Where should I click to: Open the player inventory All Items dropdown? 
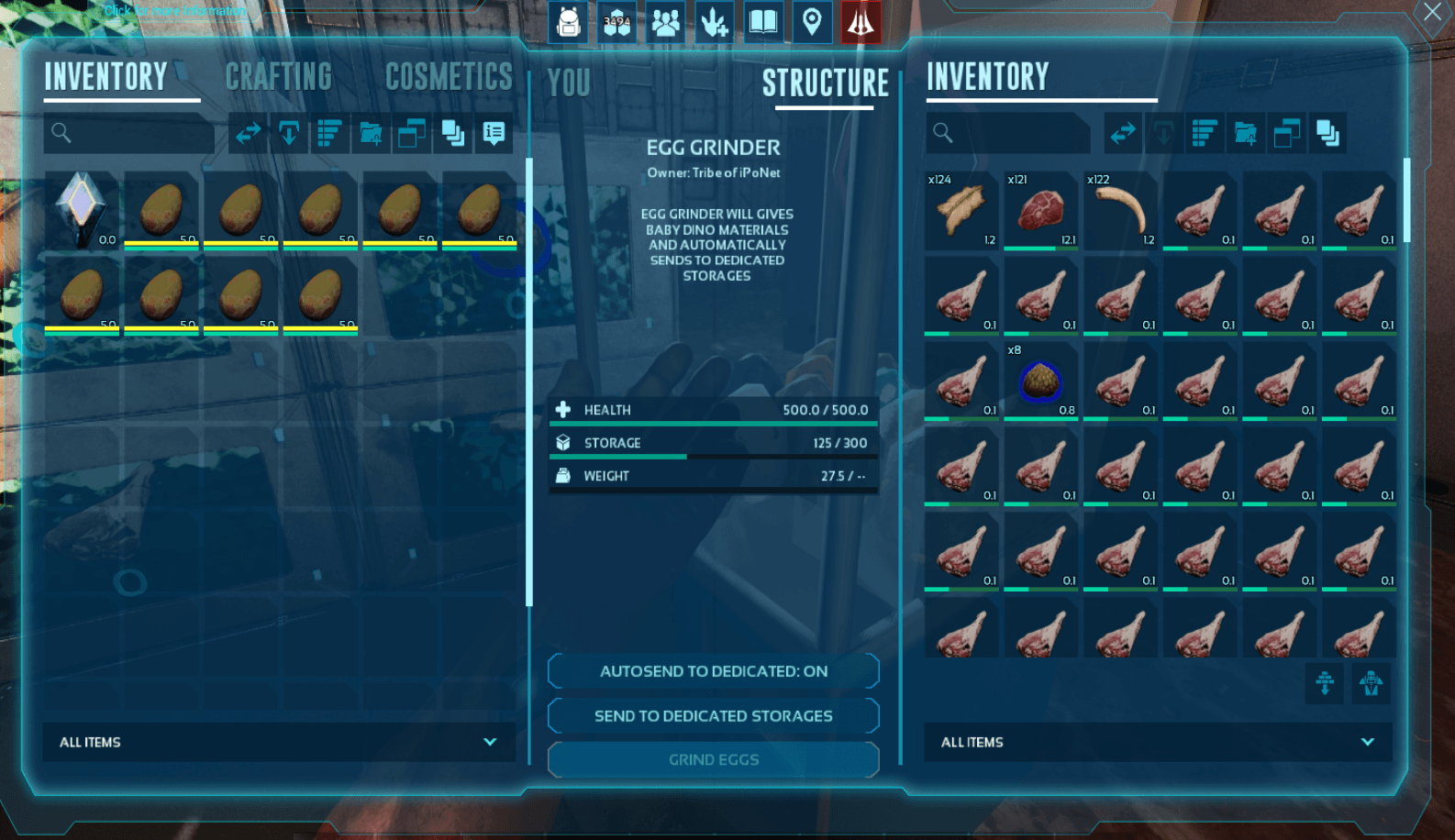pyautogui.click(x=278, y=742)
